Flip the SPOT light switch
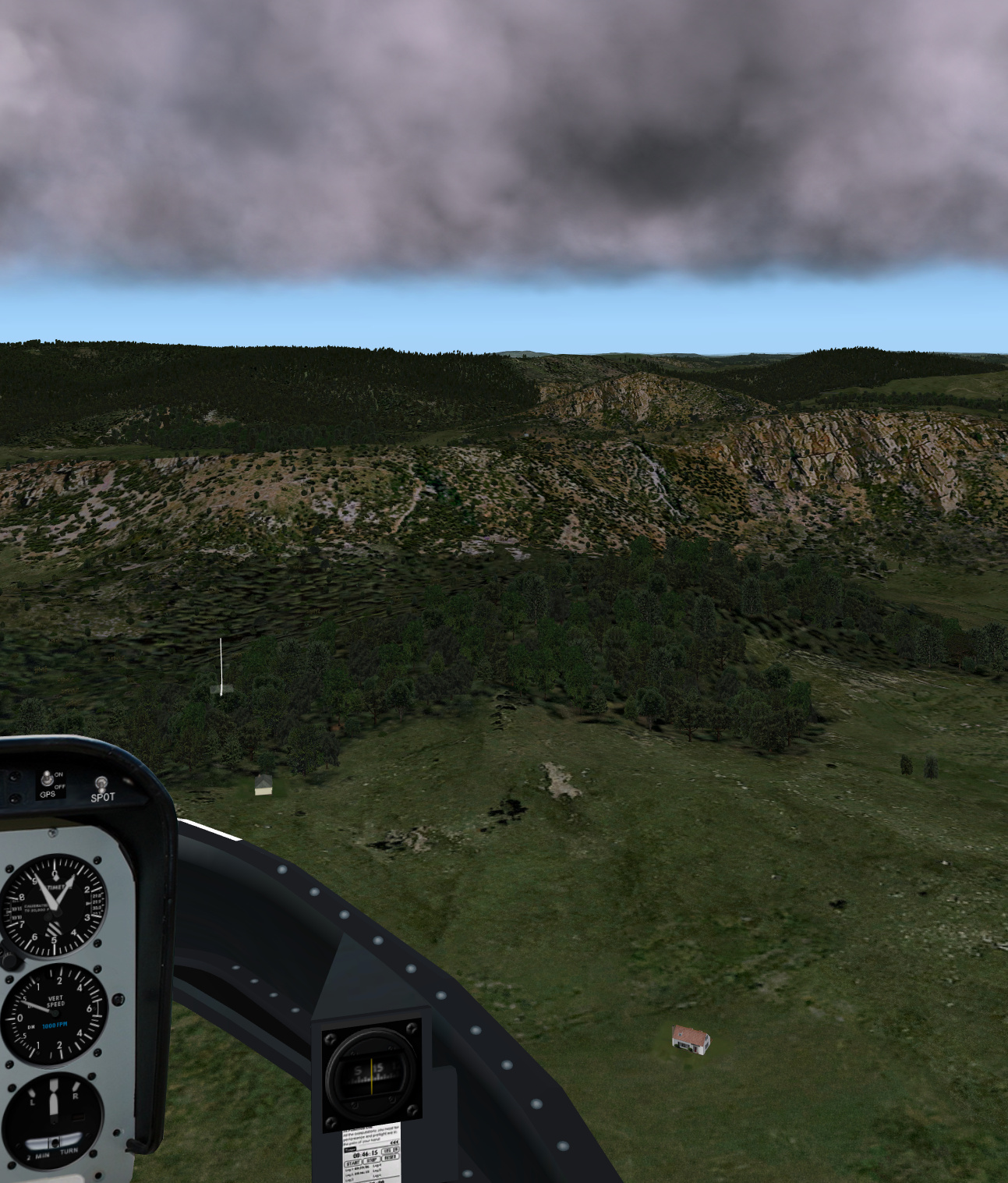 tap(101, 782)
